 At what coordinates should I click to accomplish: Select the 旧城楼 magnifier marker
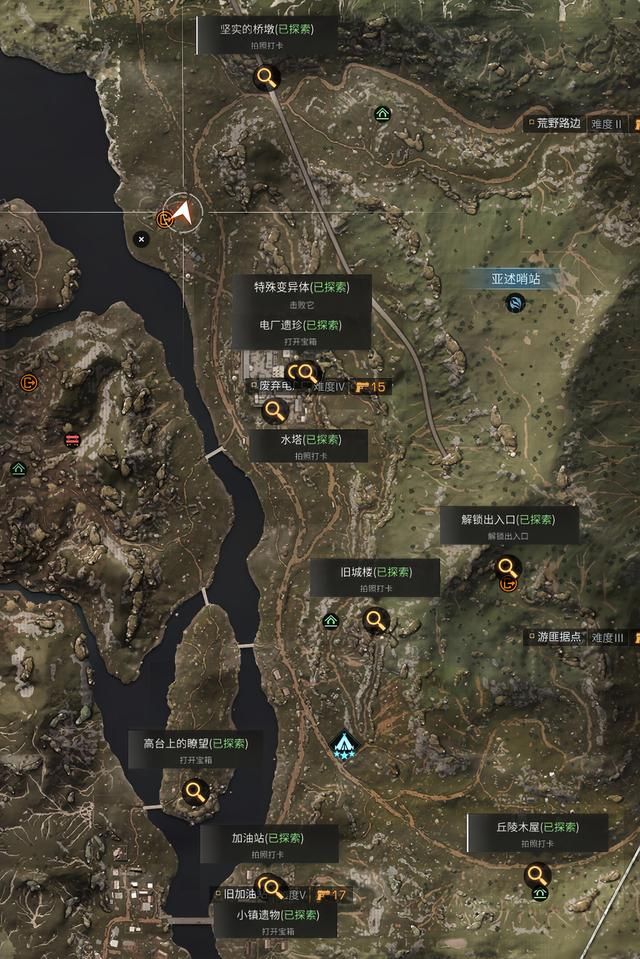point(376,620)
